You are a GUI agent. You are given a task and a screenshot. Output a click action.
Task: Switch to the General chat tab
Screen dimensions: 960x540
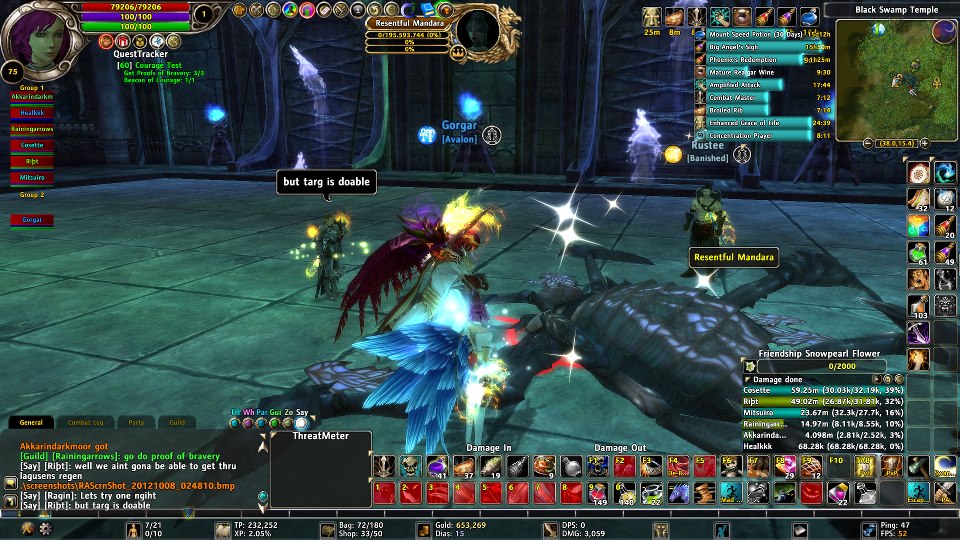(x=31, y=423)
